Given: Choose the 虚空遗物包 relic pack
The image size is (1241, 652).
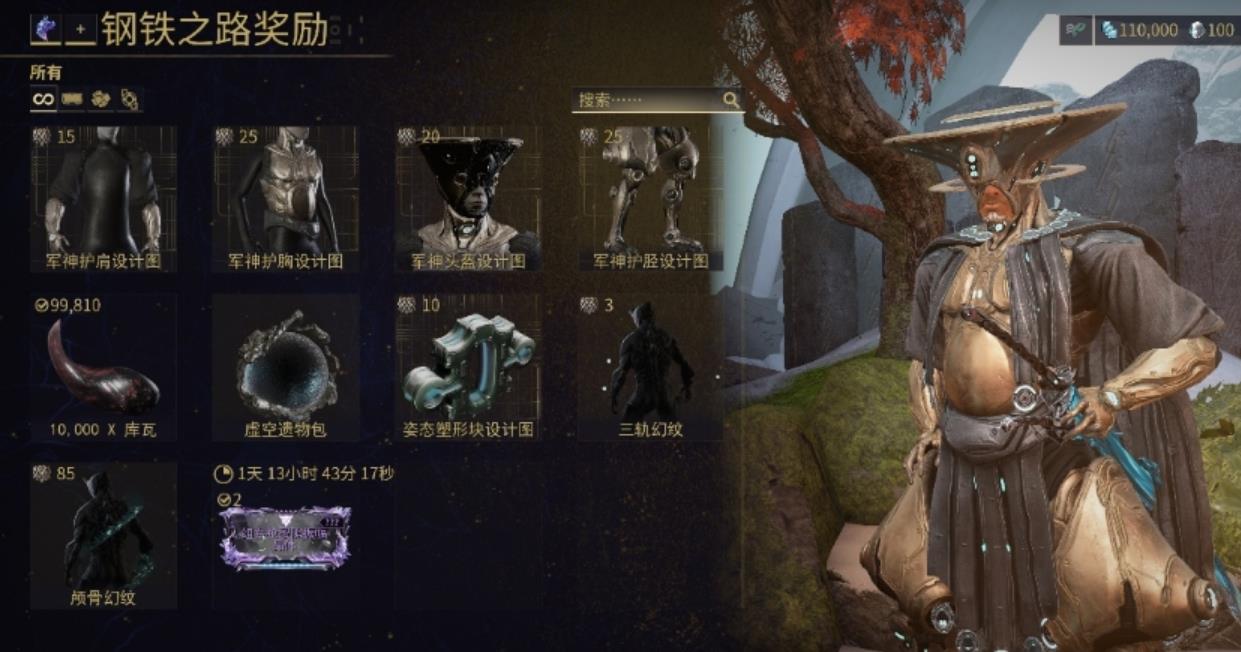Looking at the screenshot, I should (285, 366).
